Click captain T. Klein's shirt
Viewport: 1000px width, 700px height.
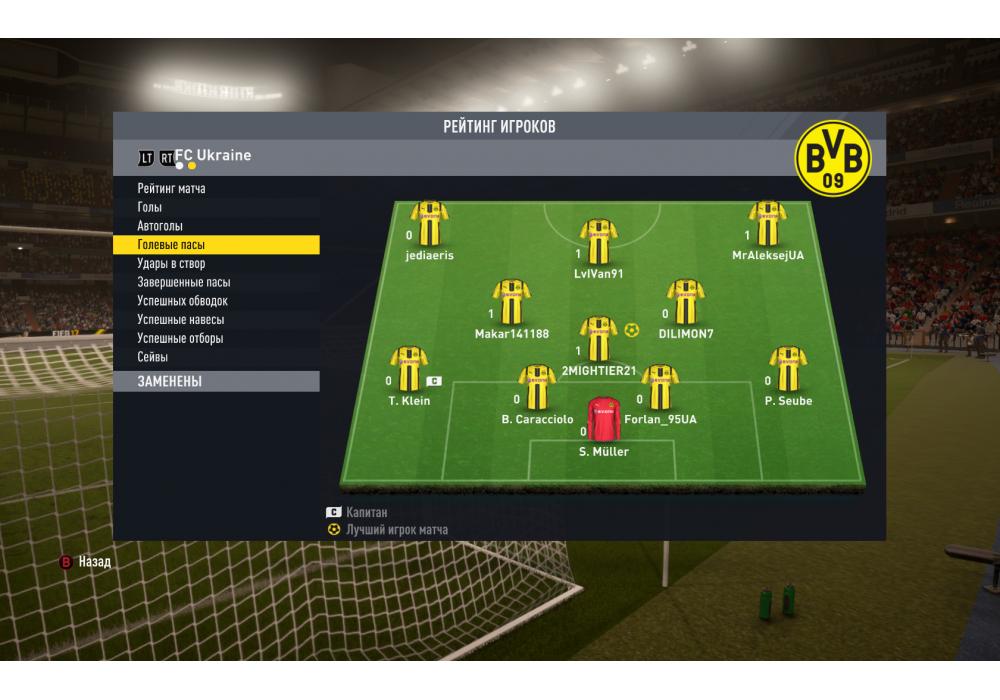coord(408,368)
